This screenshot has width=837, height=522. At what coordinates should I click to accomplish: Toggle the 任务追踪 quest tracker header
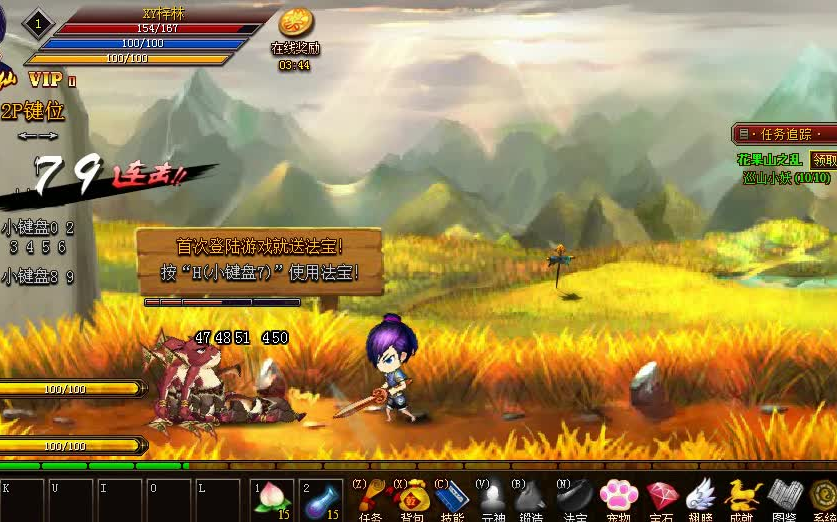[x=785, y=134]
